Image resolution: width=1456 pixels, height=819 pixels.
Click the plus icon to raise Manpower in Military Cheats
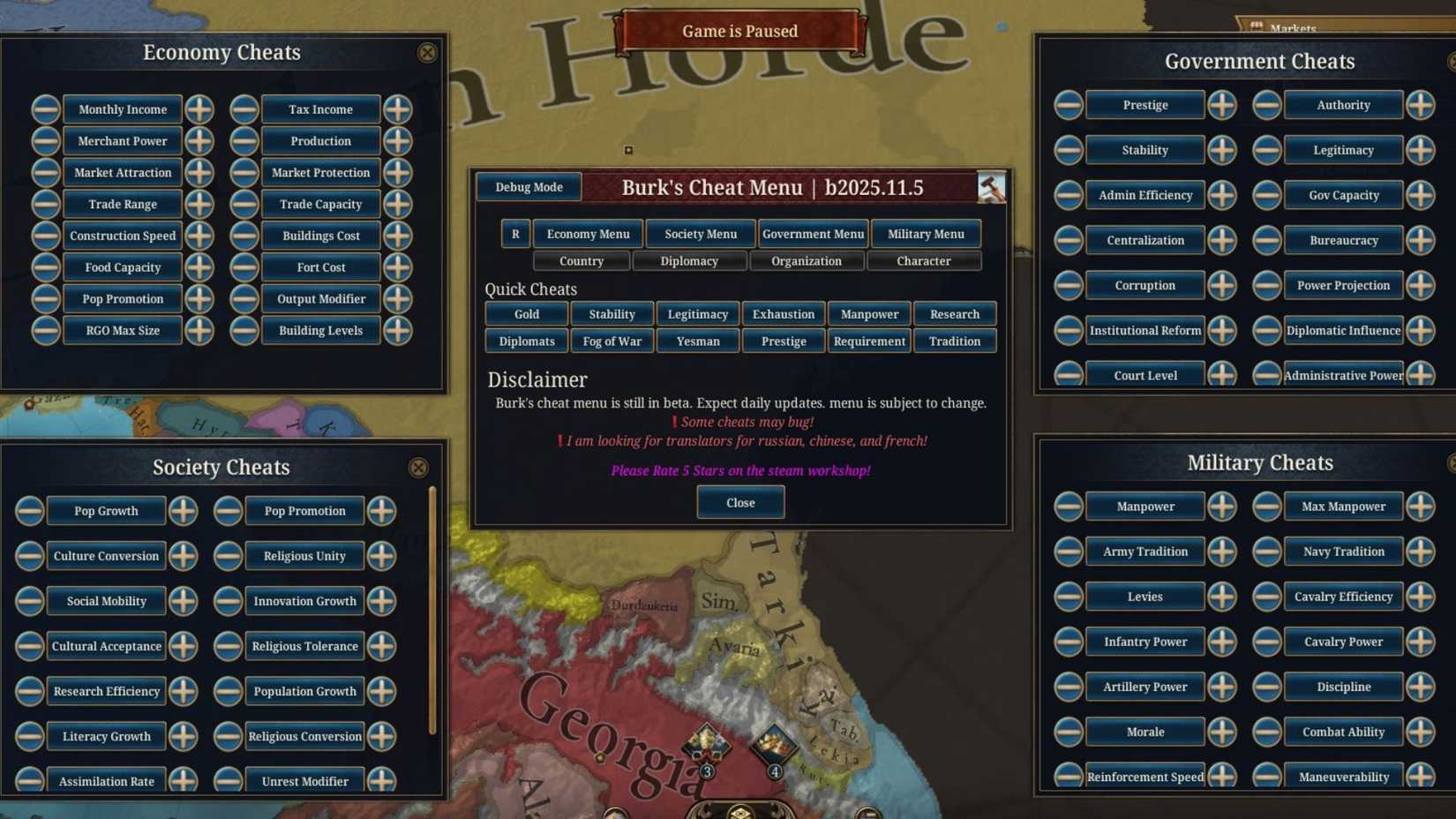point(1222,506)
